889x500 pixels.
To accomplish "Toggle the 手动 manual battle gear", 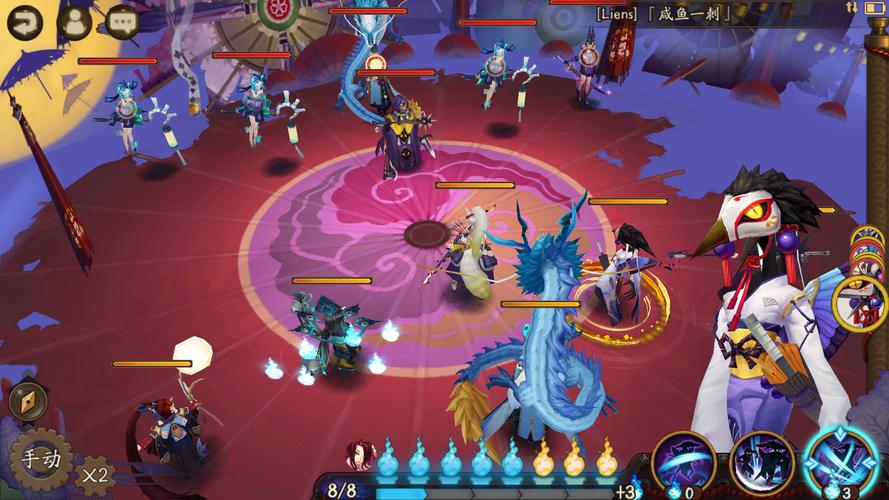I will [42, 460].
